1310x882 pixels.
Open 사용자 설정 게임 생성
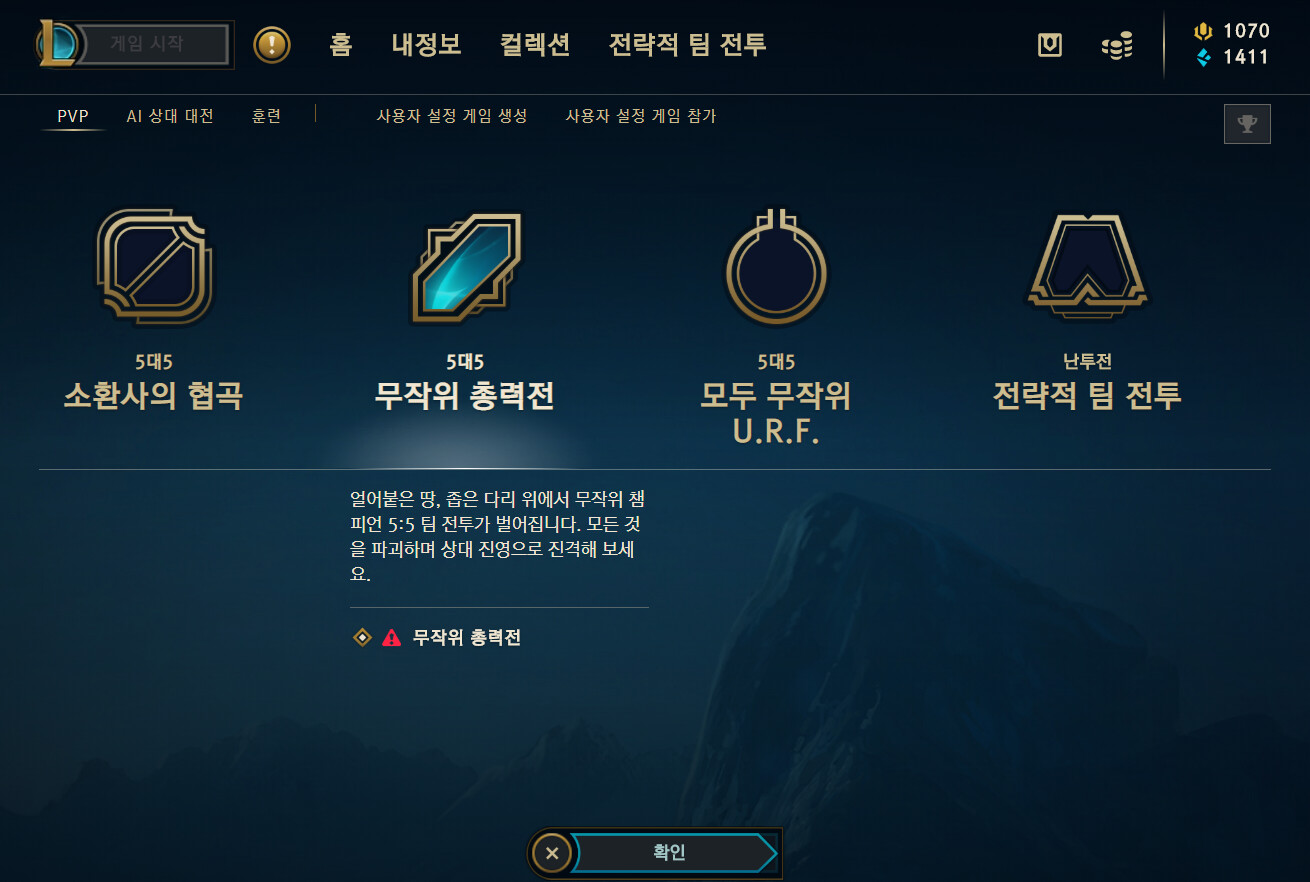[452, 116]
